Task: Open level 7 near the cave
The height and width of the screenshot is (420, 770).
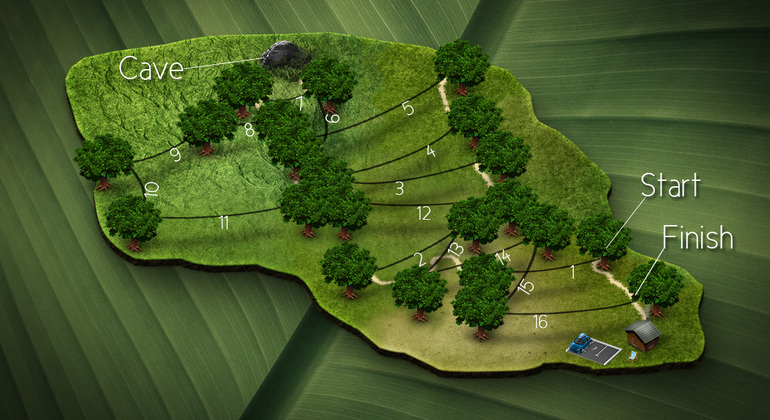Action: pos(299,102)
